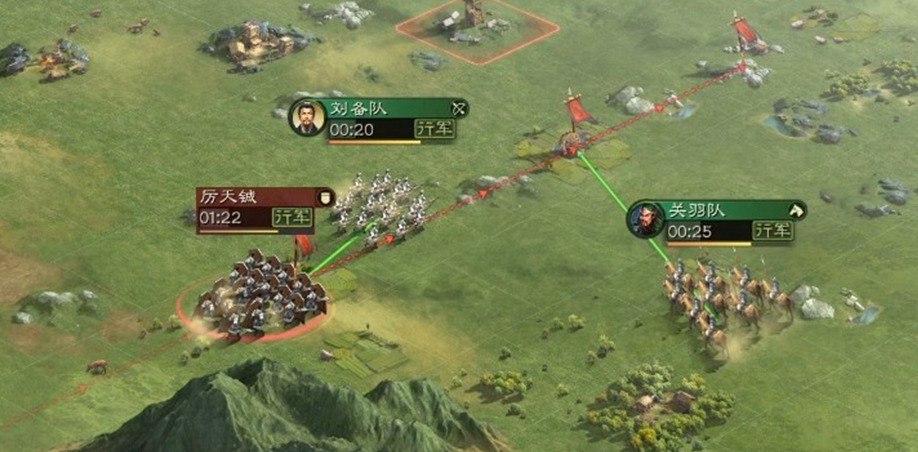Click the 行军 button on 刘备队's banner

click(x=434, y=129)
